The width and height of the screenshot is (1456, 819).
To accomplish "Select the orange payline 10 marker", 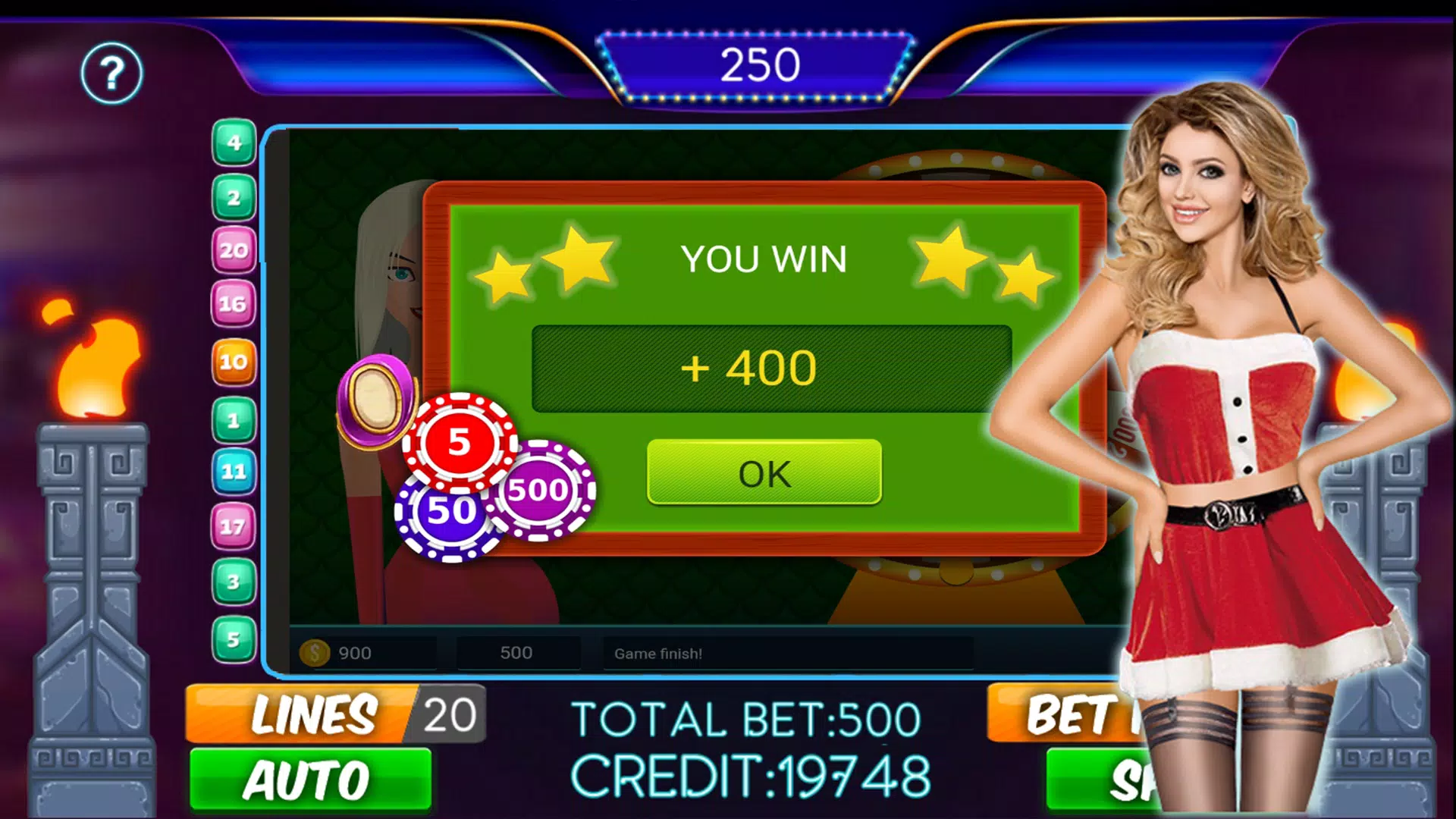I will point(233,362).
